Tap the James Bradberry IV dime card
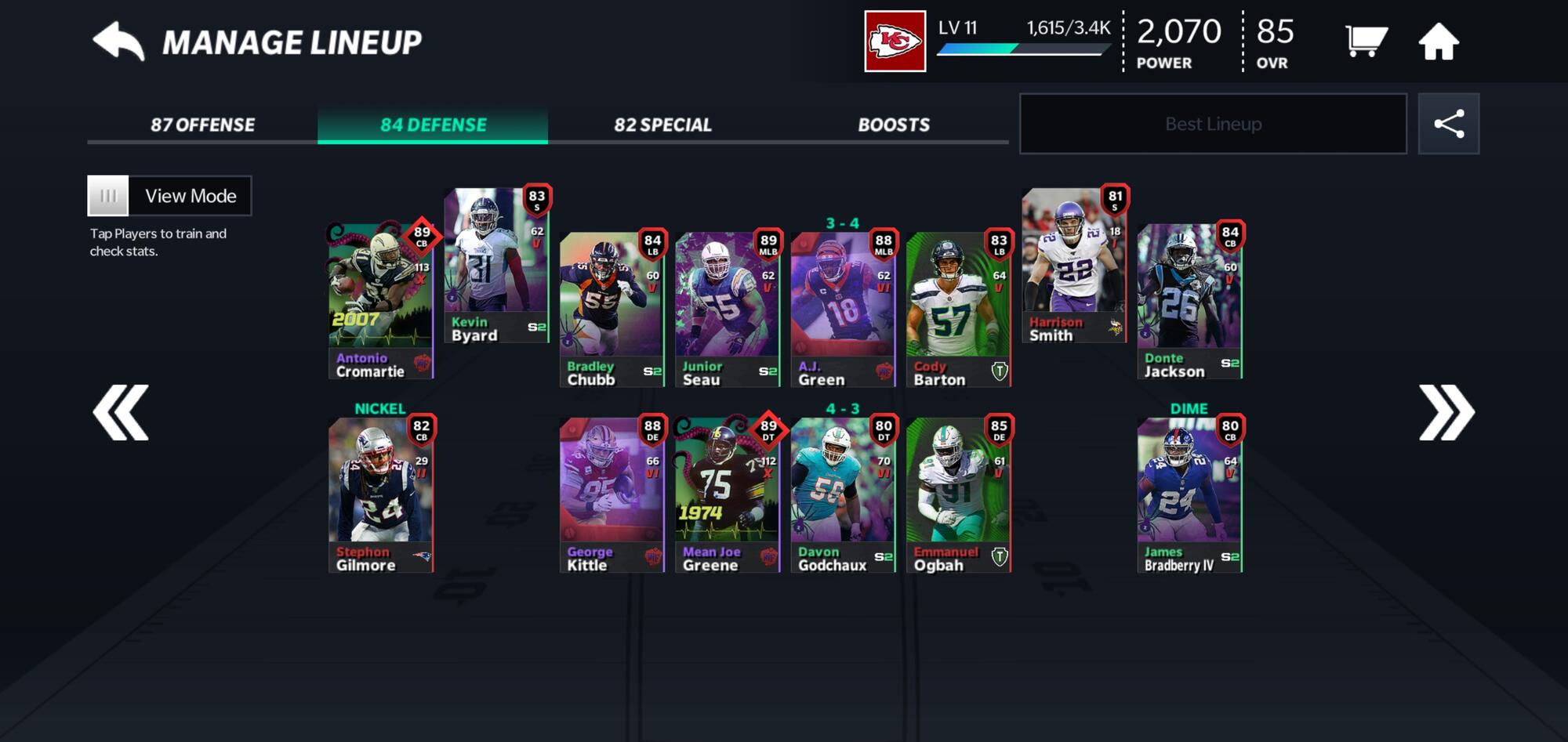Image resolution: width=1568 pixels, height=742 pixels. click(1189, 495)
